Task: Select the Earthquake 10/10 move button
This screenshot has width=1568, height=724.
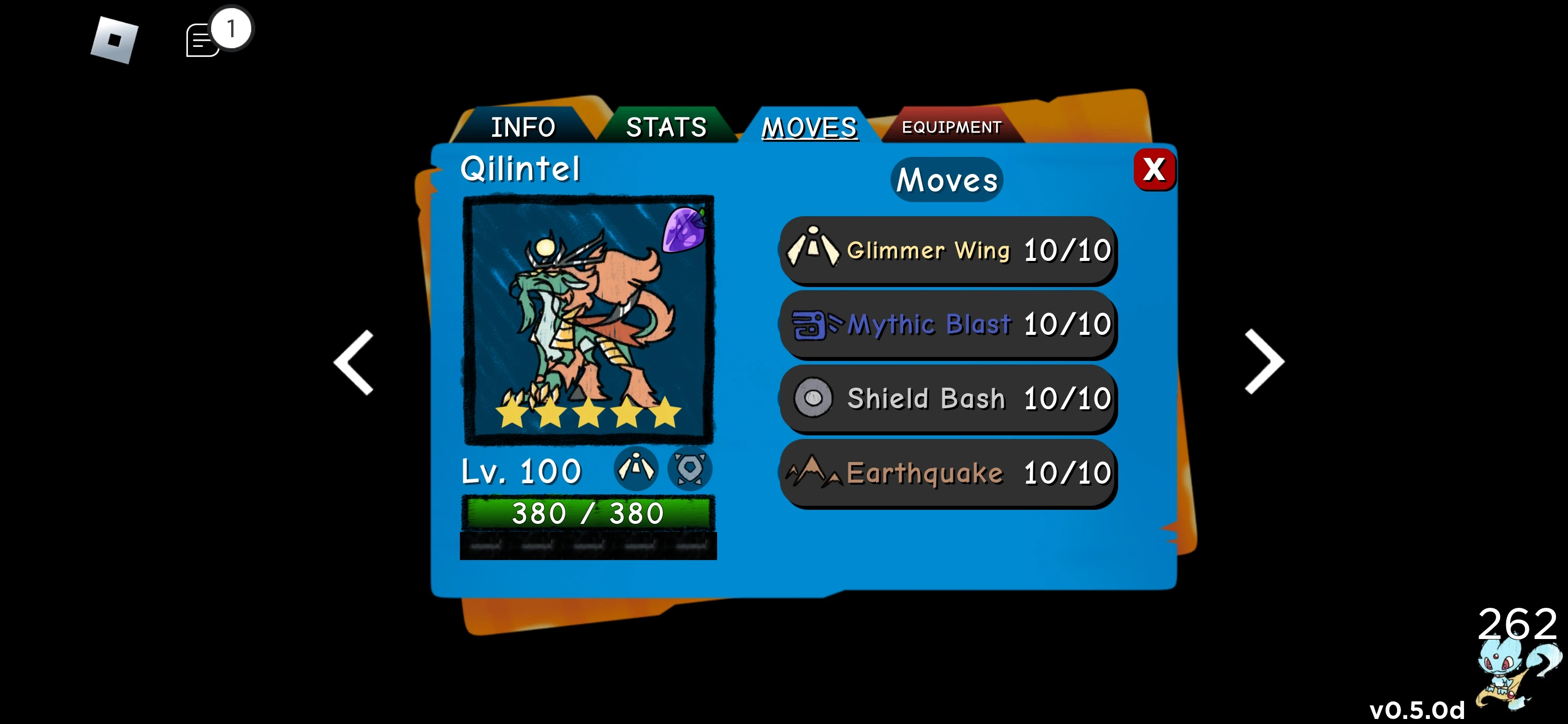Action: point(948,473)
